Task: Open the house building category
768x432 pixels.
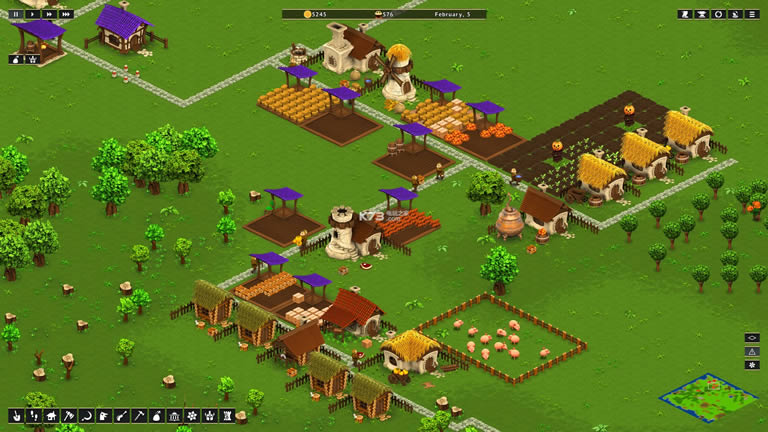Action: (50, 415)
